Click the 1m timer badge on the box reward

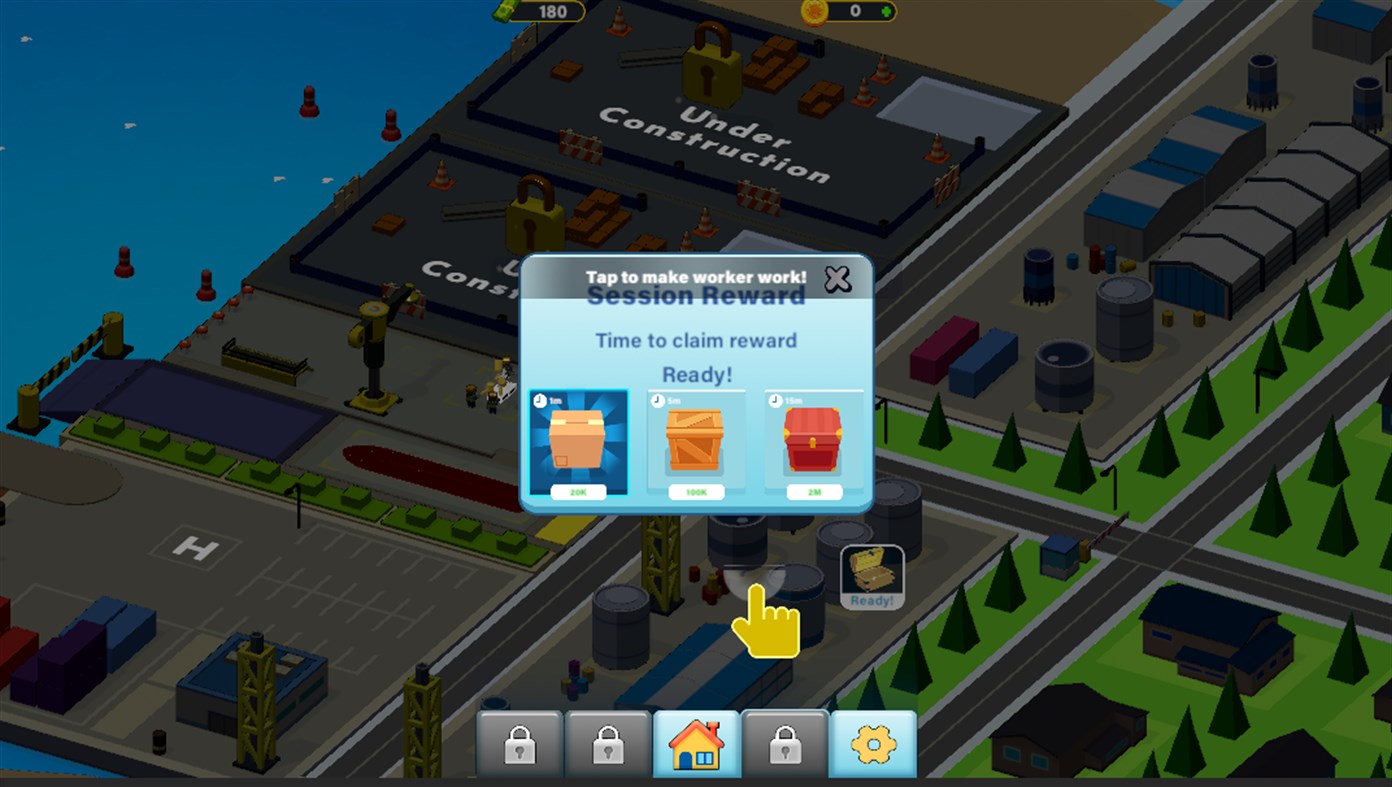click(x=537, y=398)
